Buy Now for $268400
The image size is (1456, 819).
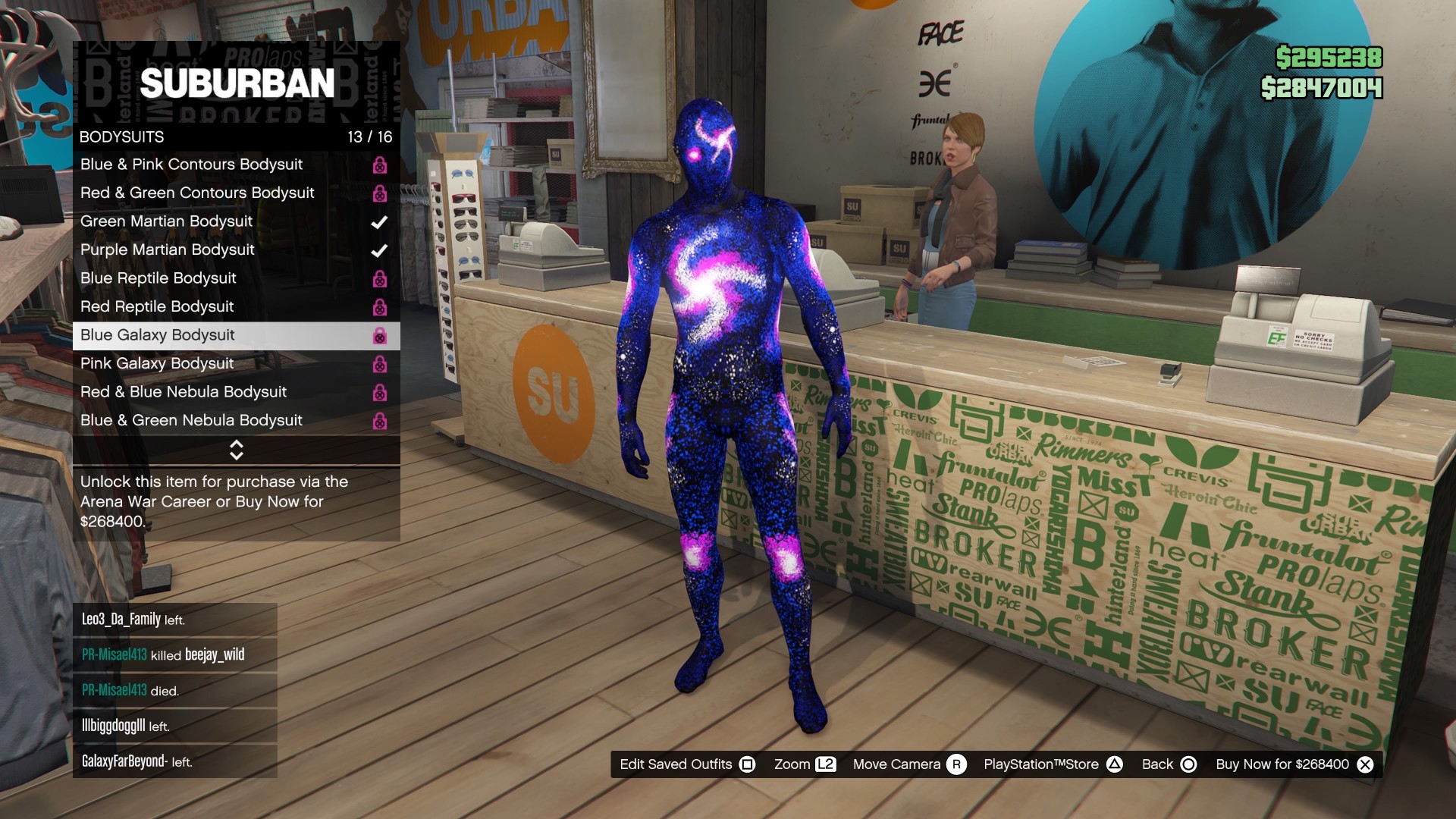pos(1294,764)
